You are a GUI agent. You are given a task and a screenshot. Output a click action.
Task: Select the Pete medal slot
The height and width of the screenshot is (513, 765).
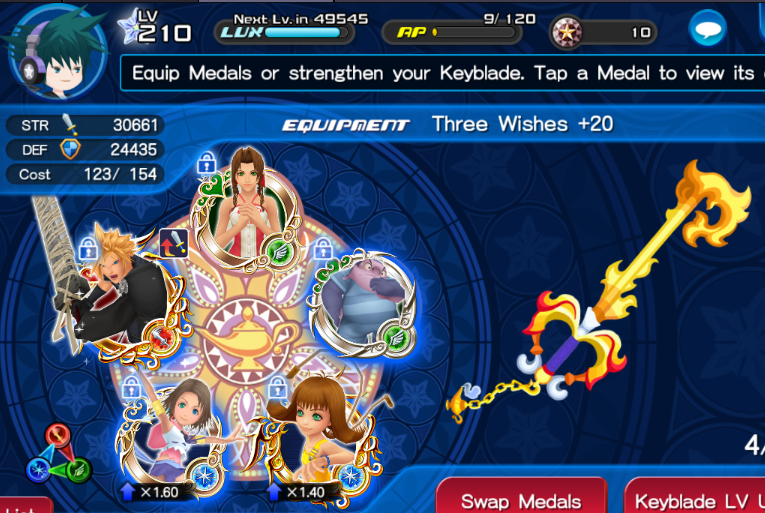point(361,303)
